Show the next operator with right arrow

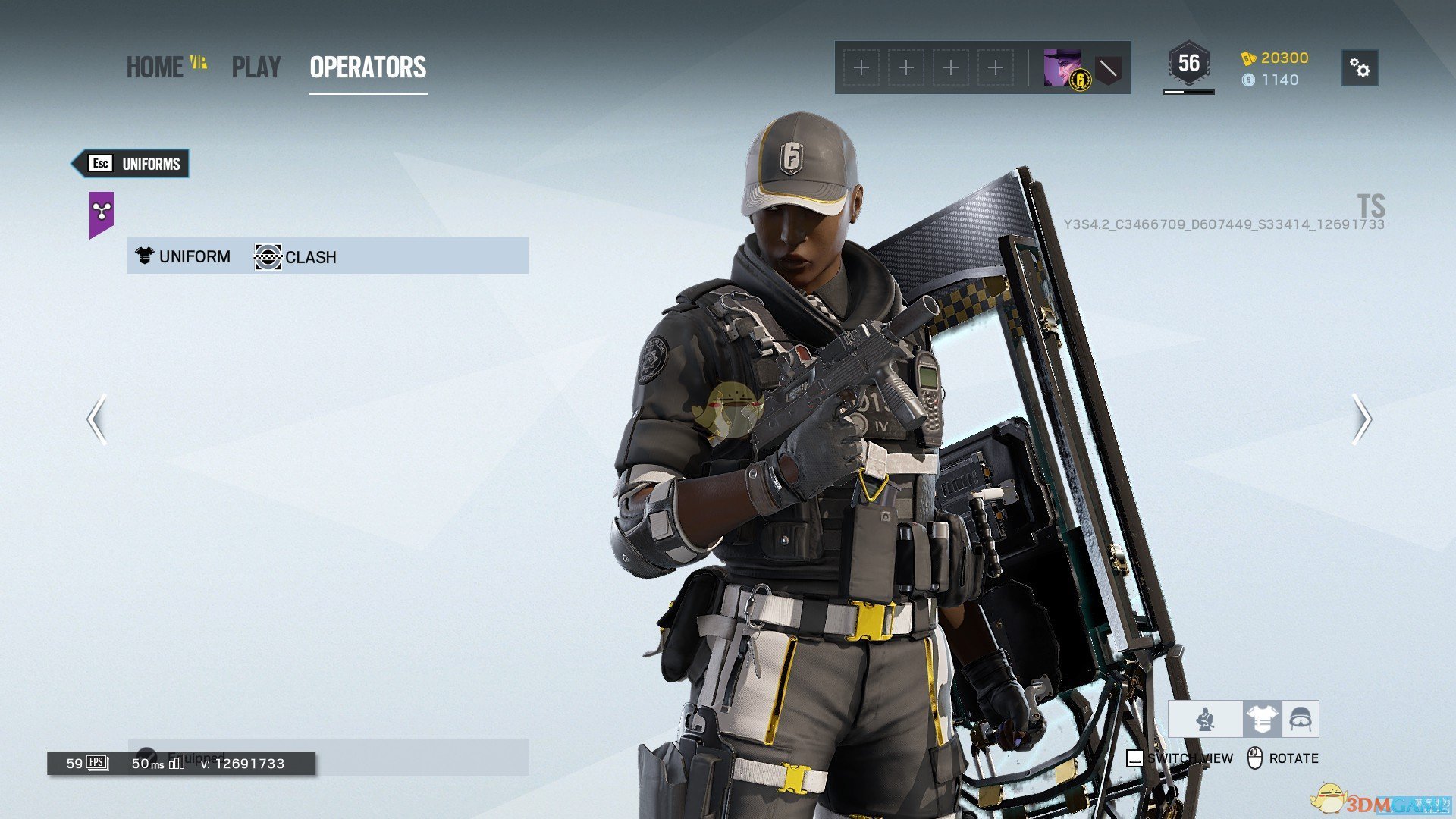point(1362,419)
